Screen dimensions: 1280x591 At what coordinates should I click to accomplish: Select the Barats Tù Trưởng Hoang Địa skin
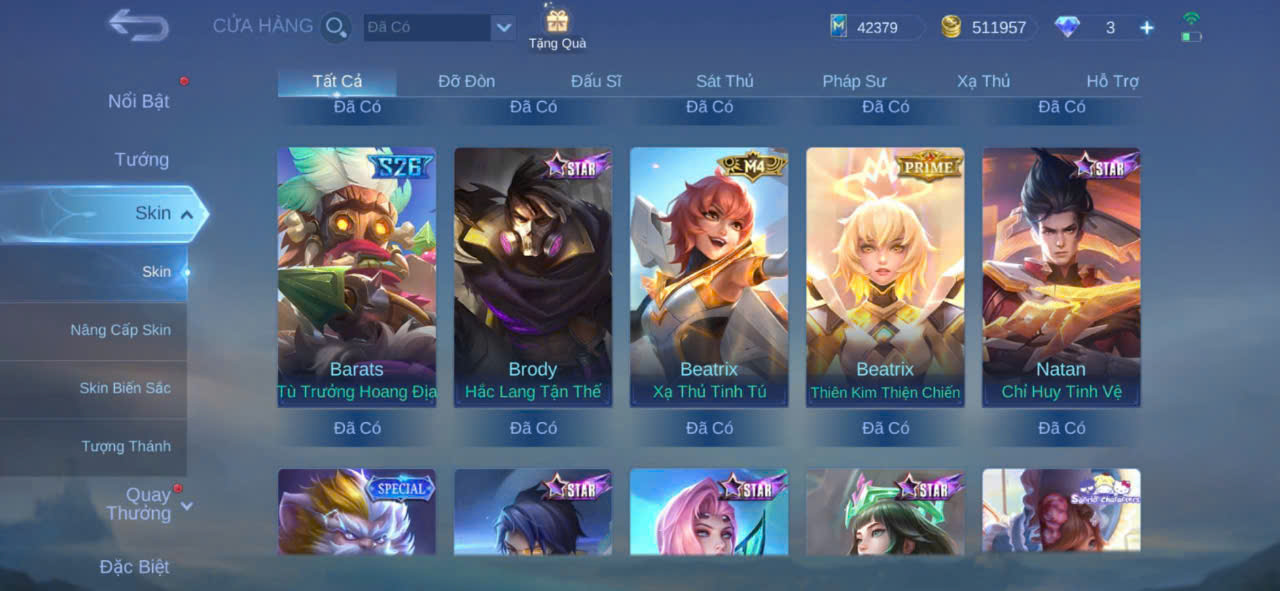pos(356,277)
